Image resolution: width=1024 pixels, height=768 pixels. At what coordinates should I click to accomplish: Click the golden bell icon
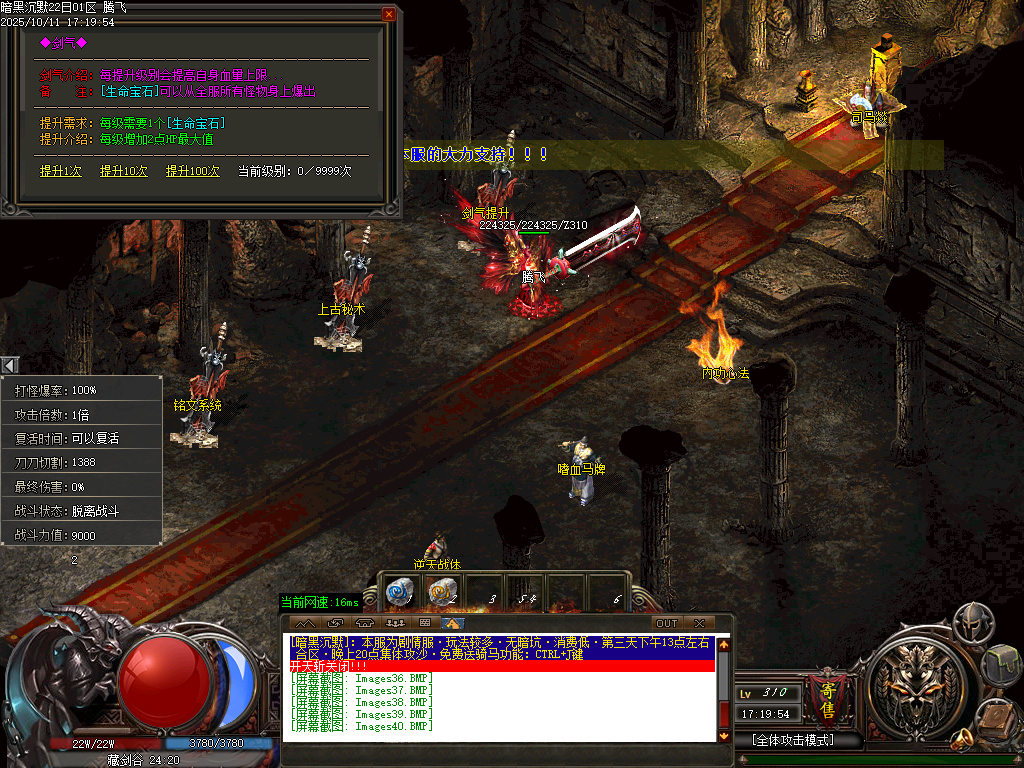[x=963, y=740]
